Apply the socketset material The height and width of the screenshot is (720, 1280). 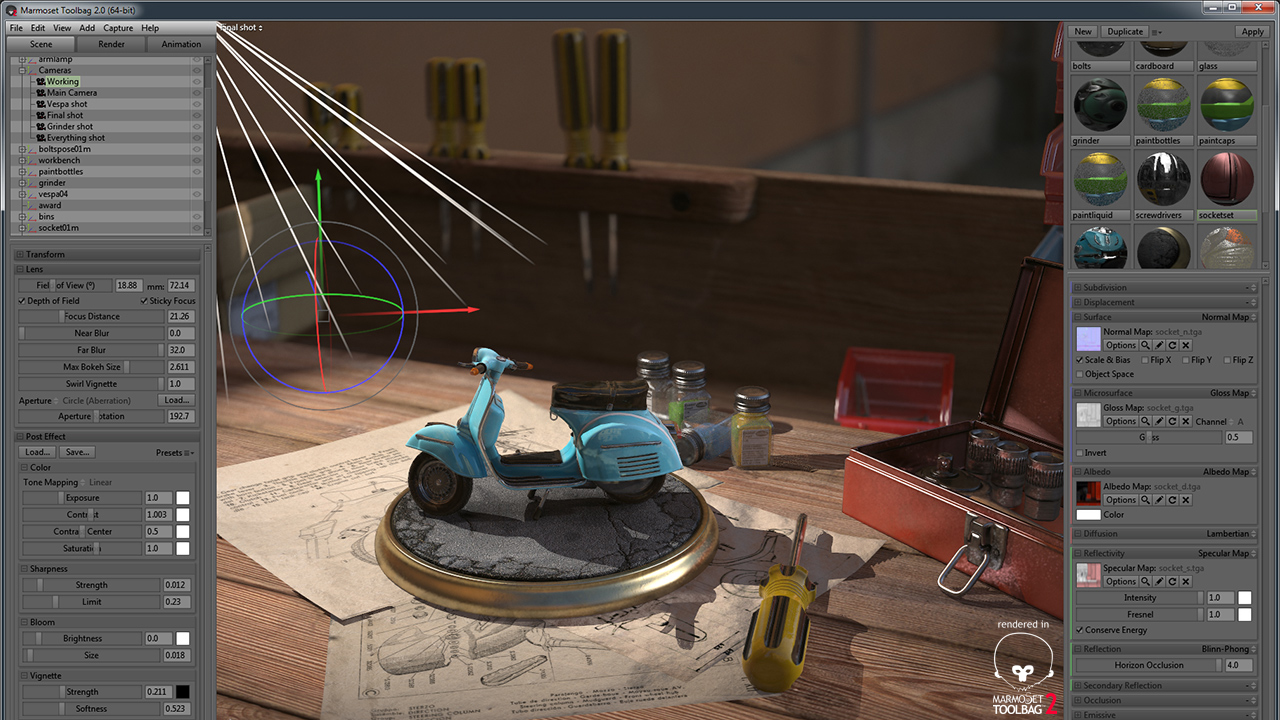pos(1253,31)
